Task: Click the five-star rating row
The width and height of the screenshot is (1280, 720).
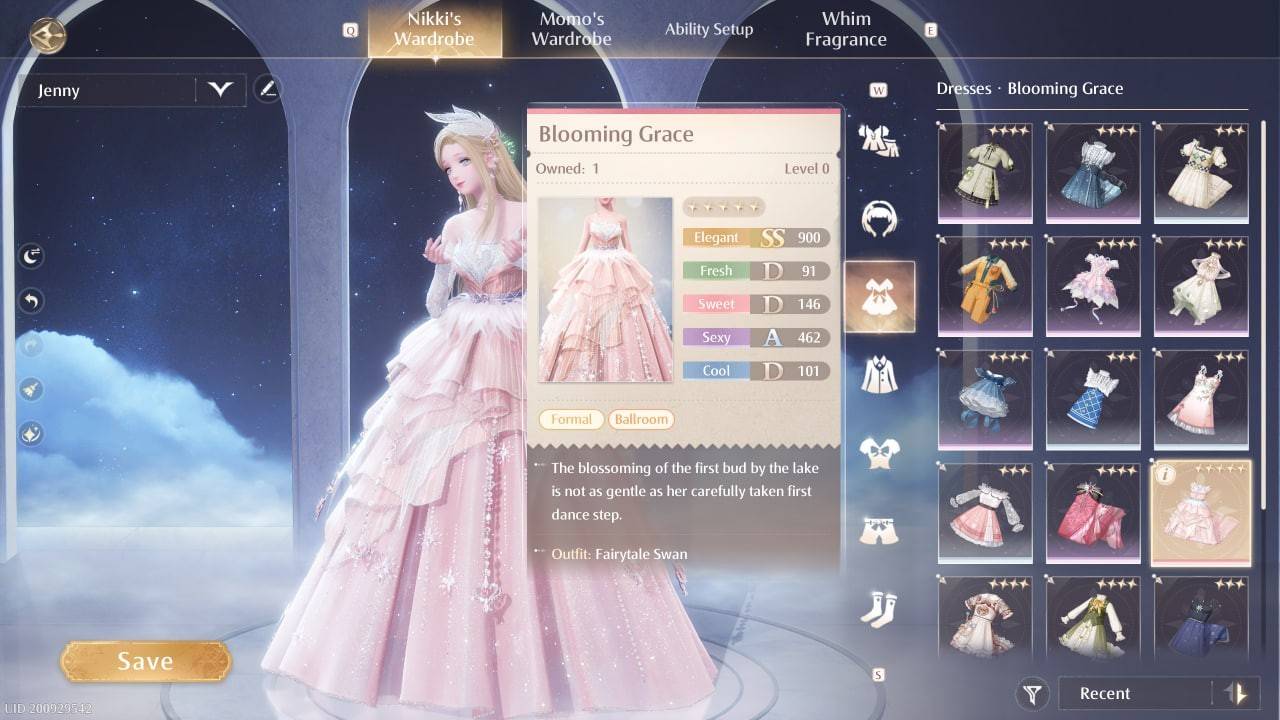Action: tap(724, 206)
